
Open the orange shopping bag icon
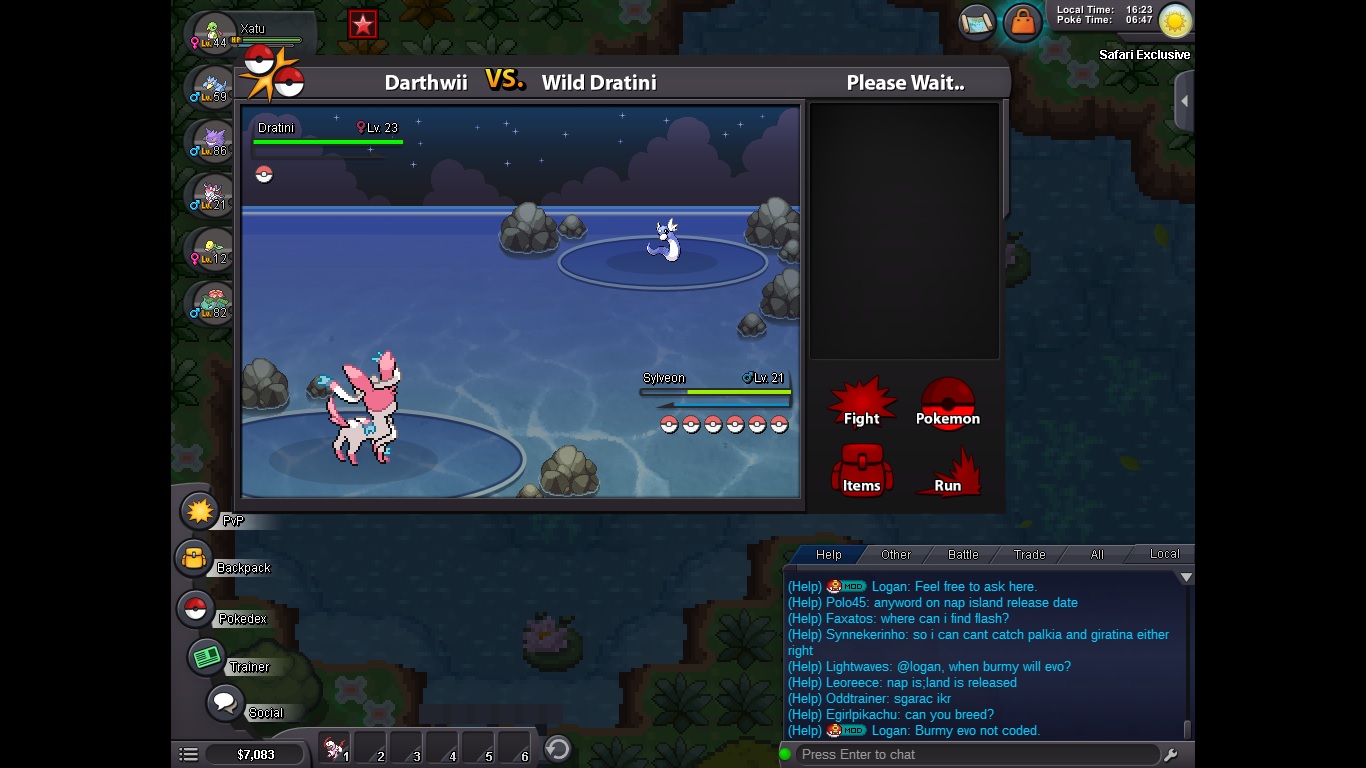tap(1022, 21)
